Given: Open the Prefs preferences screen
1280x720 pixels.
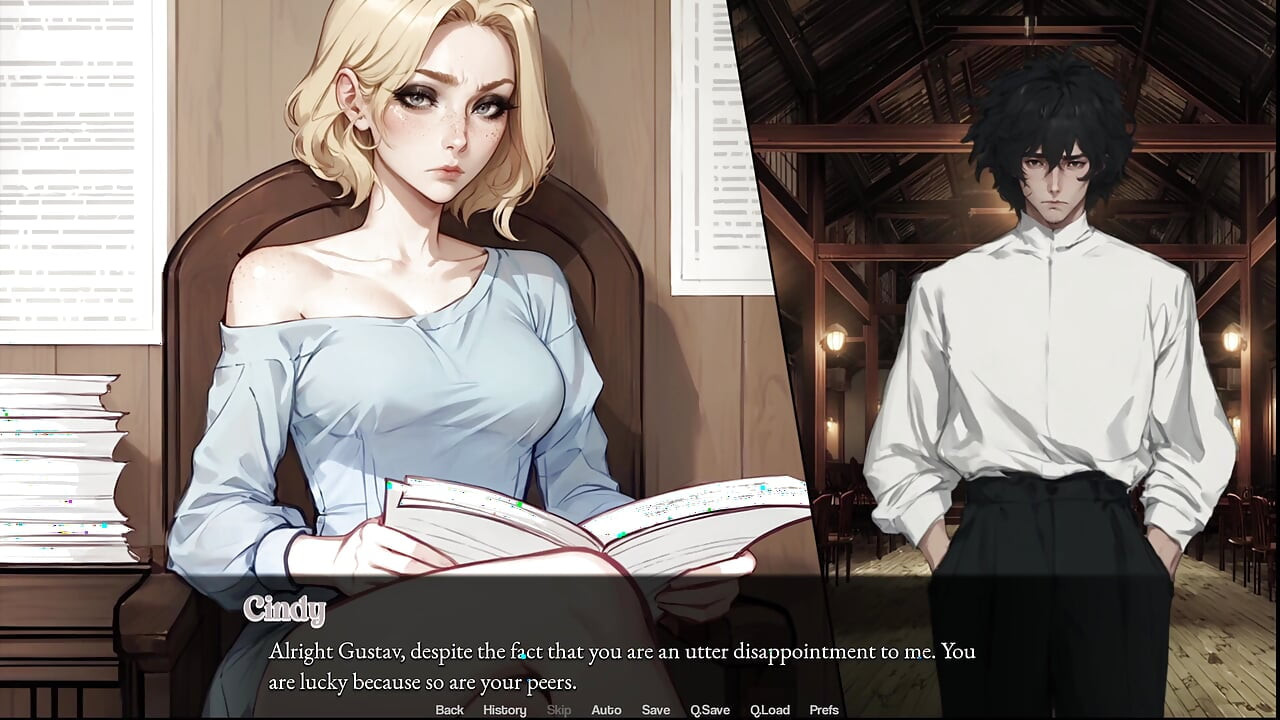Looking at the screenshot, I should [824, 710].
